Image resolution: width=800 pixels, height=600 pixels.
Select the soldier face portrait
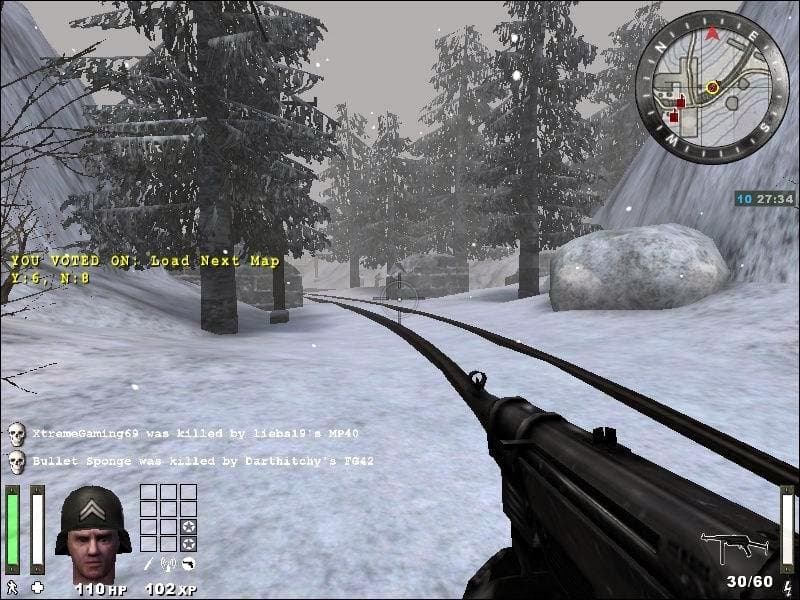tap(92, 520)
